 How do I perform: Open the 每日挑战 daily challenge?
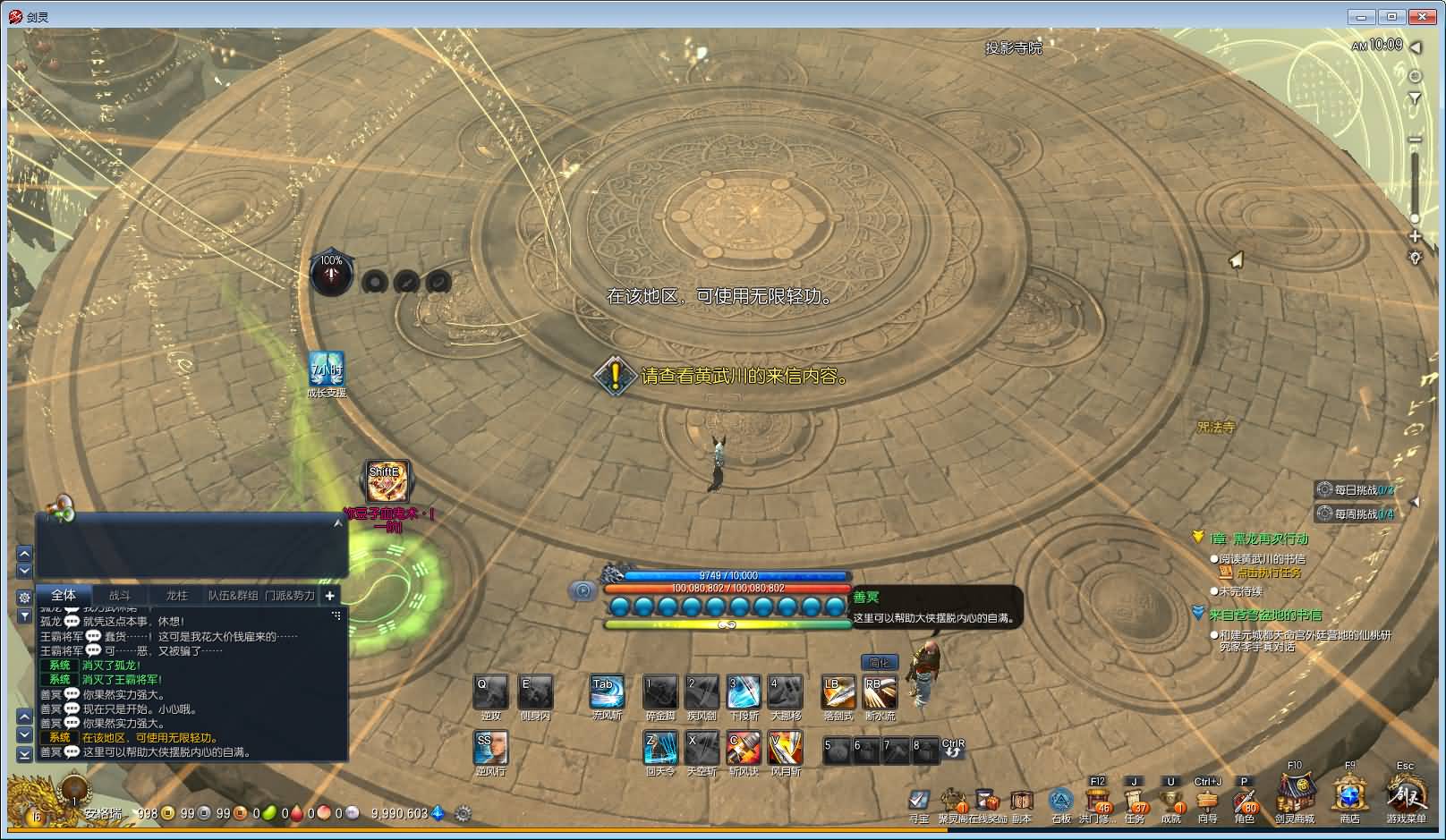pos(1355,489)
